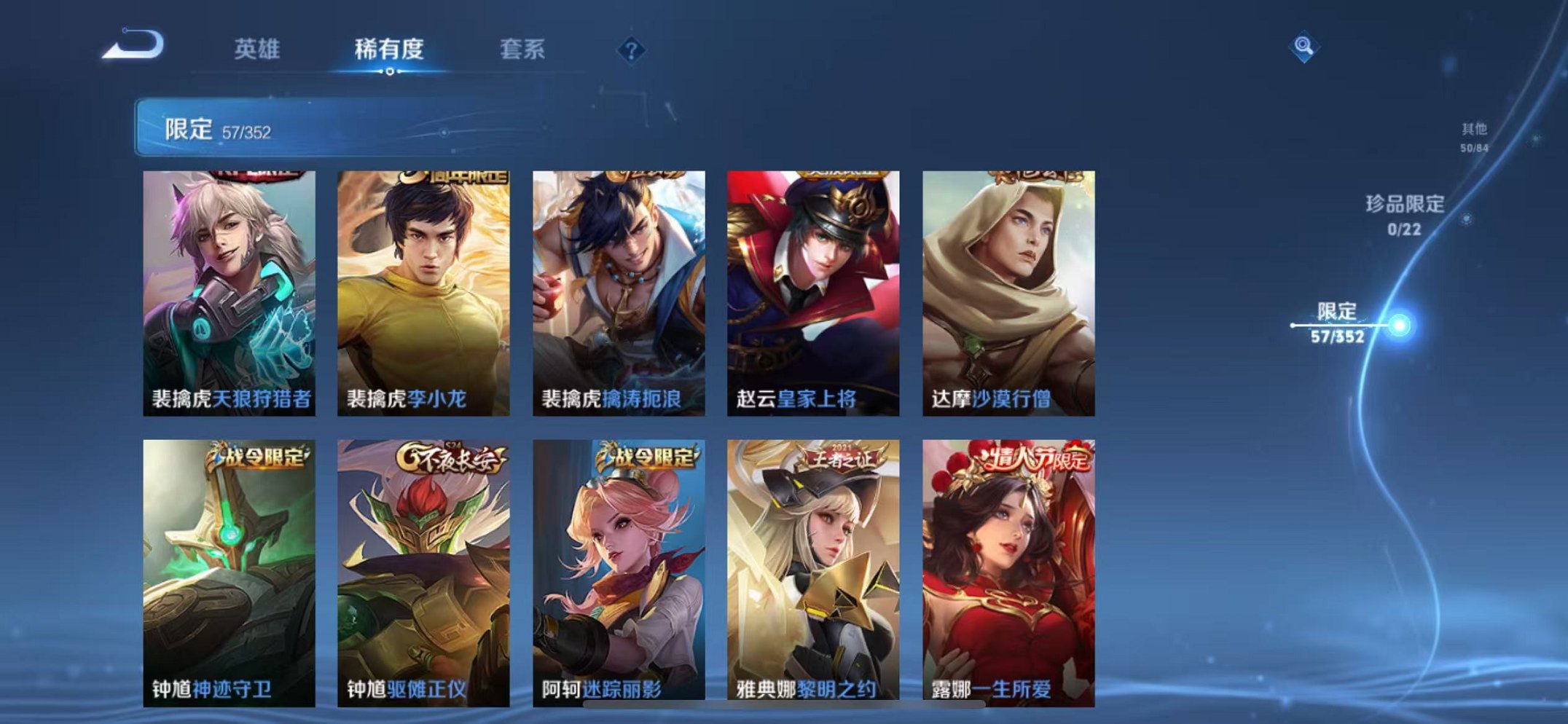
Task: Switch to the 英雄 tab
Action: tap(259, 50)
